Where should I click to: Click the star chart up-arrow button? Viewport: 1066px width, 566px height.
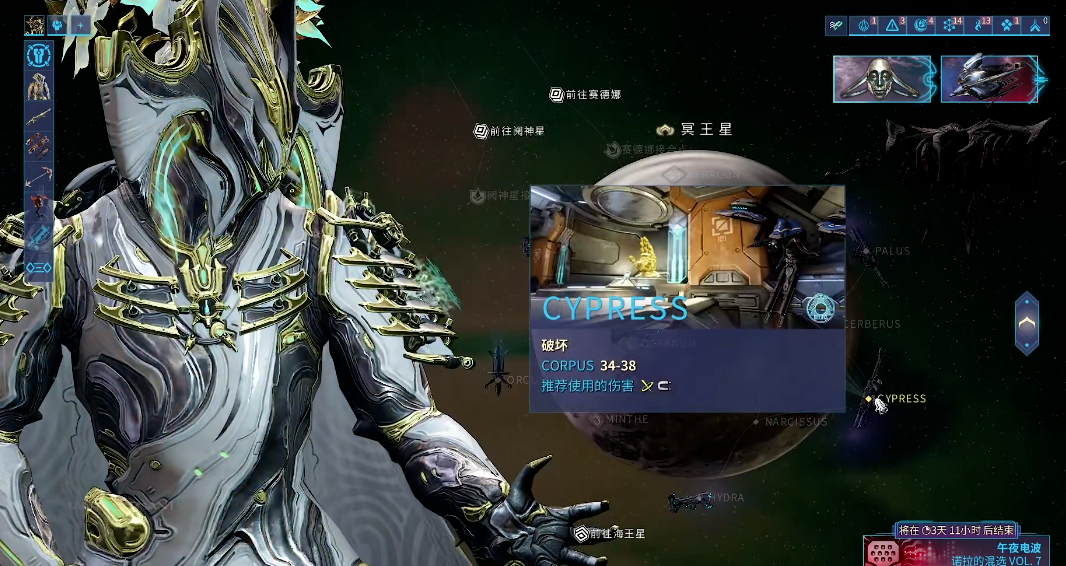click(x=1027, y=323)
